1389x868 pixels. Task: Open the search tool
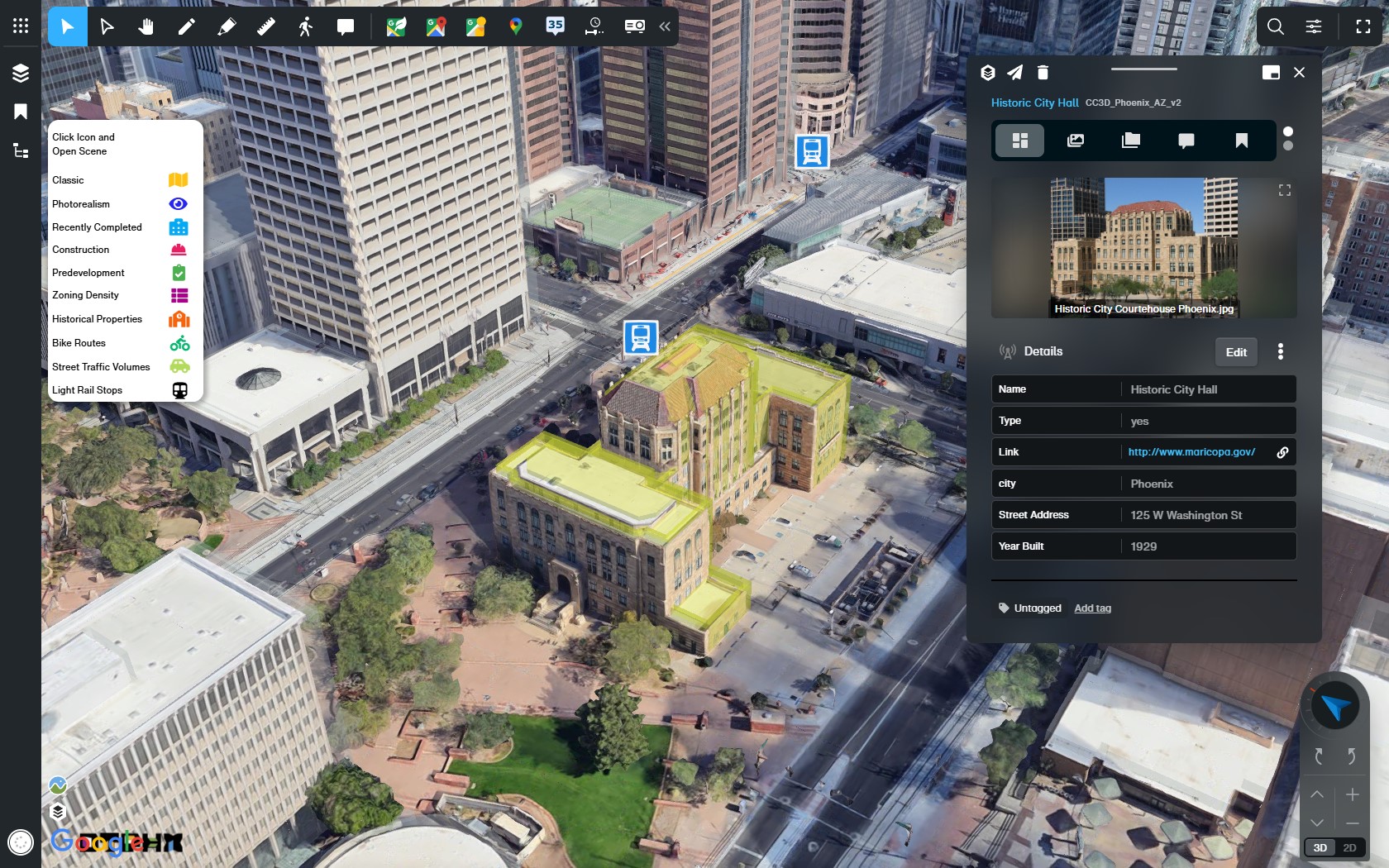point(1275,26)
